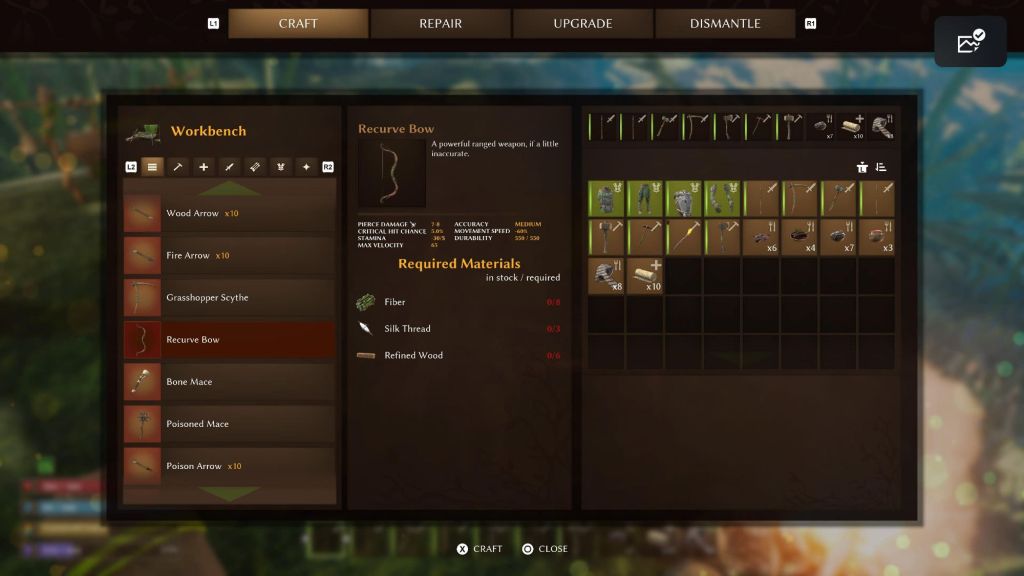Select the Recurve Bow recipe
The height and width of the screenshot is (576, 1024).
click(229, 340)
